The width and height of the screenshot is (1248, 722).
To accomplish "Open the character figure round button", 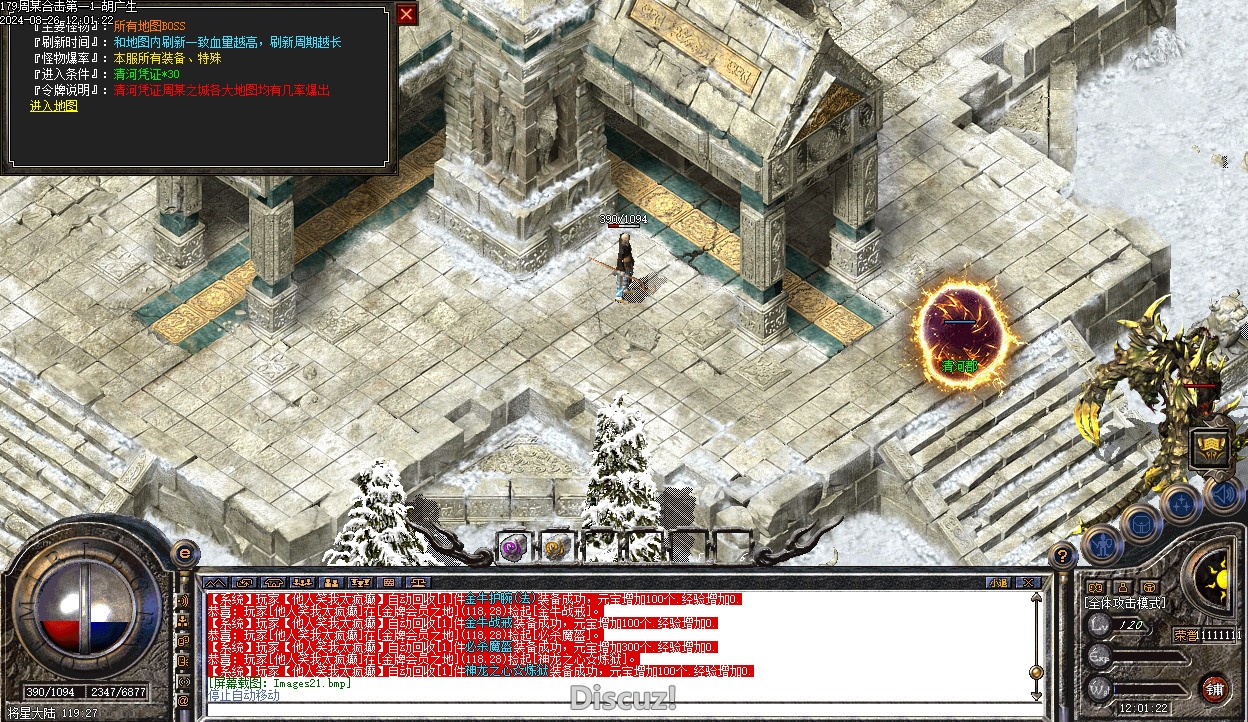I will [1102, 545].
